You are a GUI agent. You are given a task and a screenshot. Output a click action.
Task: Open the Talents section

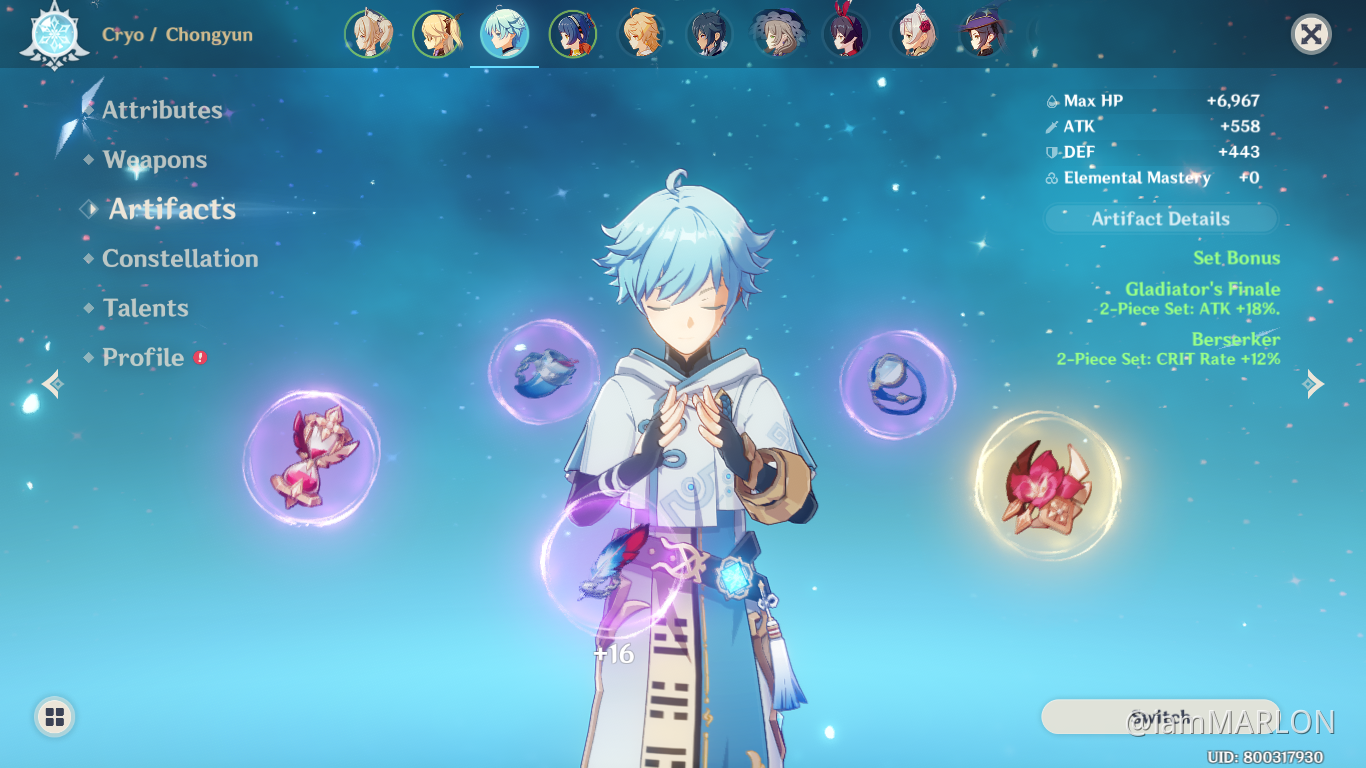tap(145, 308)
